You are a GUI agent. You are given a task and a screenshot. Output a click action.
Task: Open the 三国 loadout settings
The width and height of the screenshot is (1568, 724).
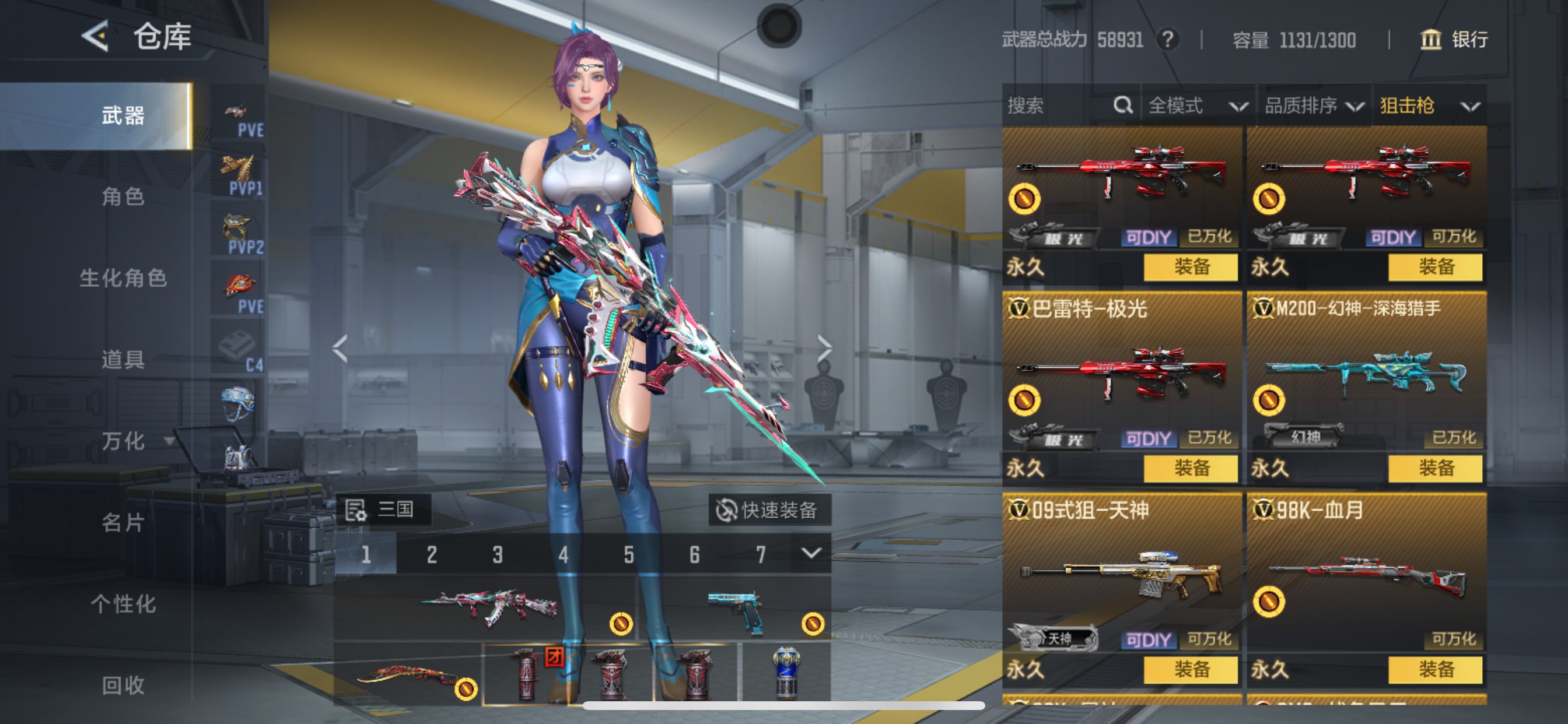coord(382,509)
